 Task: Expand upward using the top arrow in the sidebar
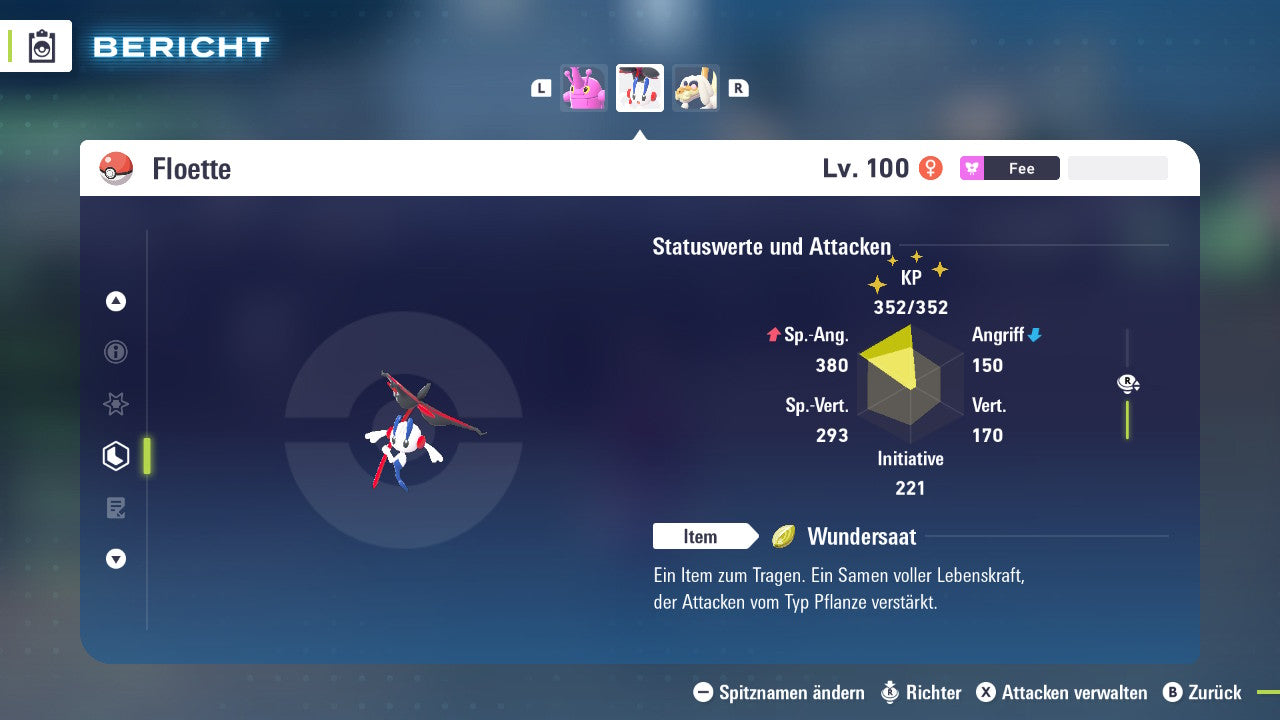(x=115, y=301)
